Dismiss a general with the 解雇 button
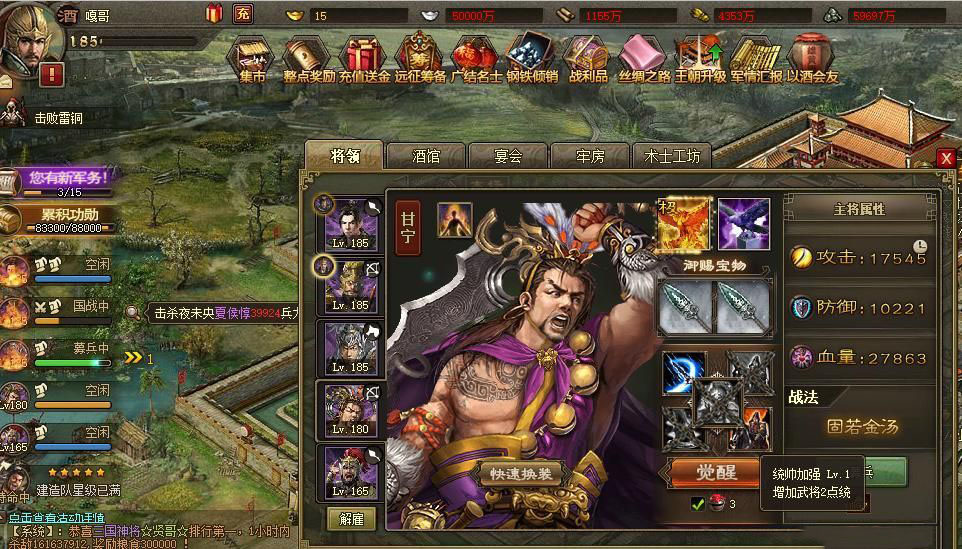 coord(351,518)
